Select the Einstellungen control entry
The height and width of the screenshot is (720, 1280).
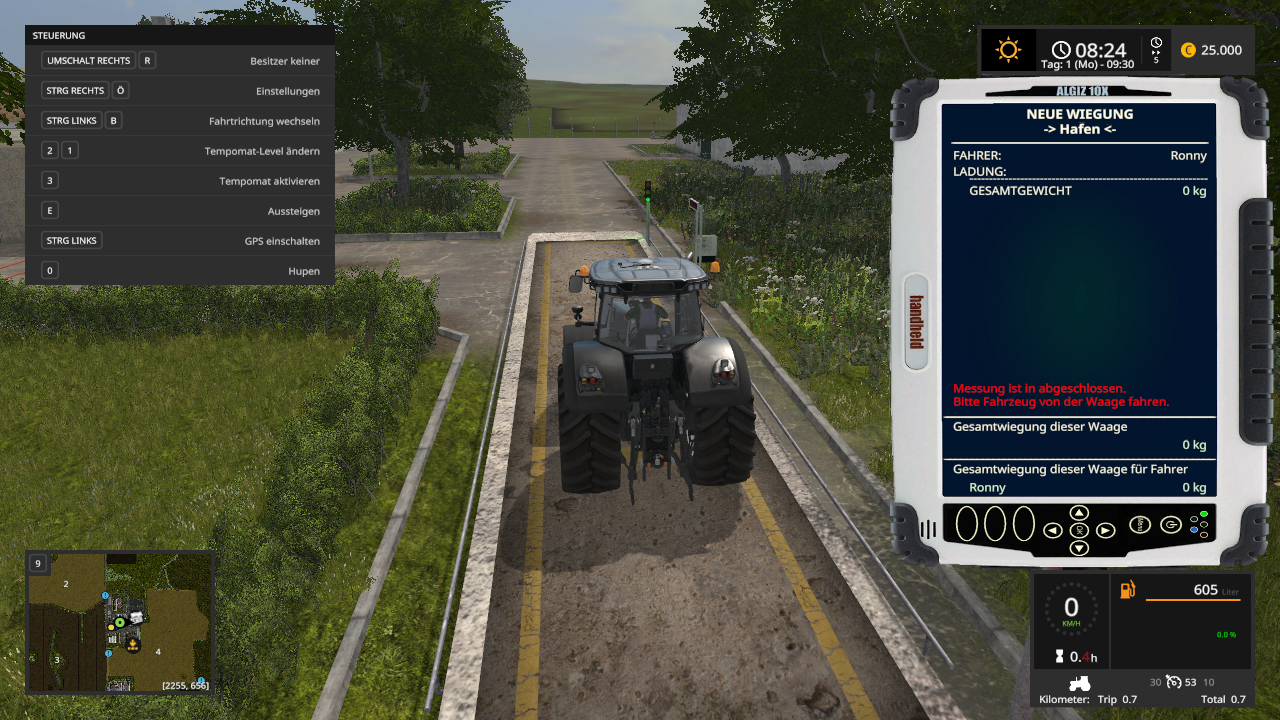[180, 91]
